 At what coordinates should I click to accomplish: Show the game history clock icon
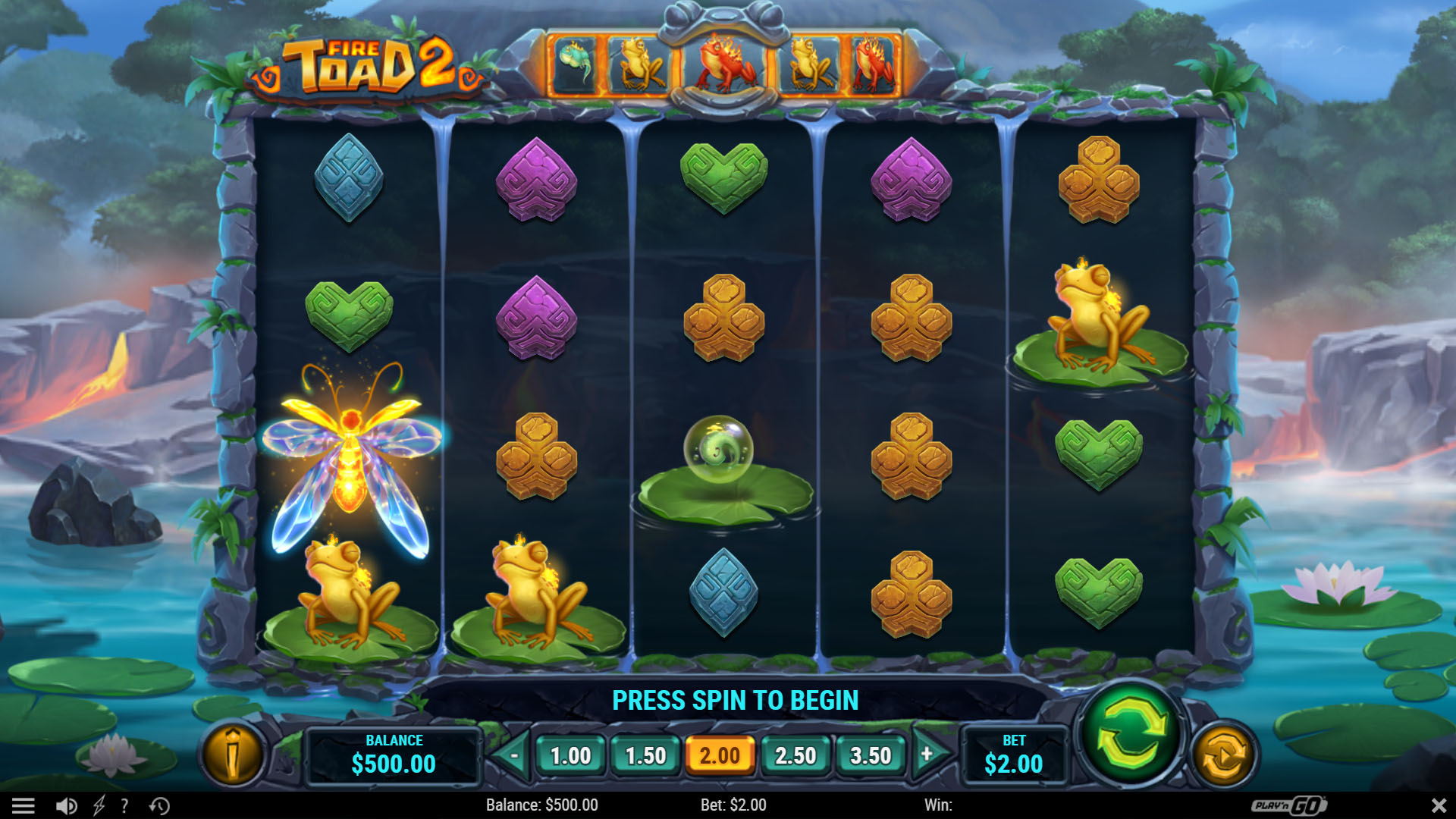pyautogui.click(x=159, y=805)
